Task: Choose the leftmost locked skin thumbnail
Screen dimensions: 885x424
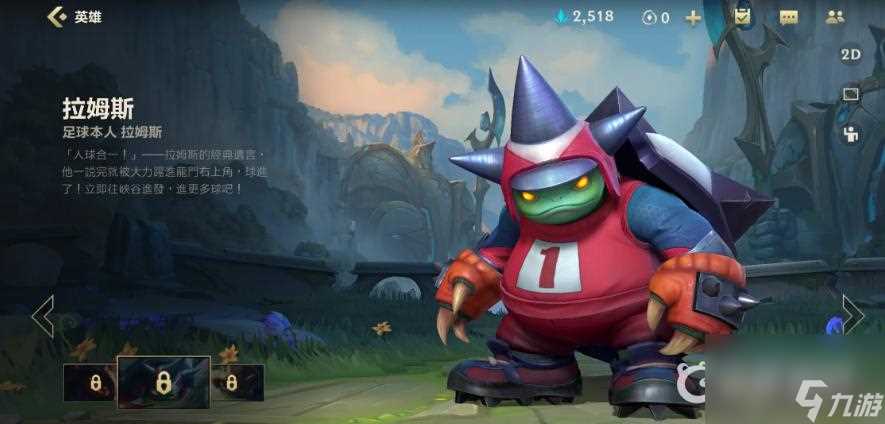Action: tap(92, 382)
